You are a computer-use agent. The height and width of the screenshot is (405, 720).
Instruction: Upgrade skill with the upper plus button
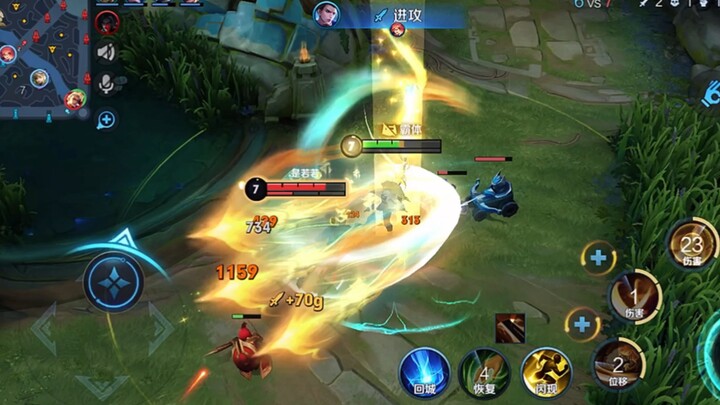click(598, 258)
